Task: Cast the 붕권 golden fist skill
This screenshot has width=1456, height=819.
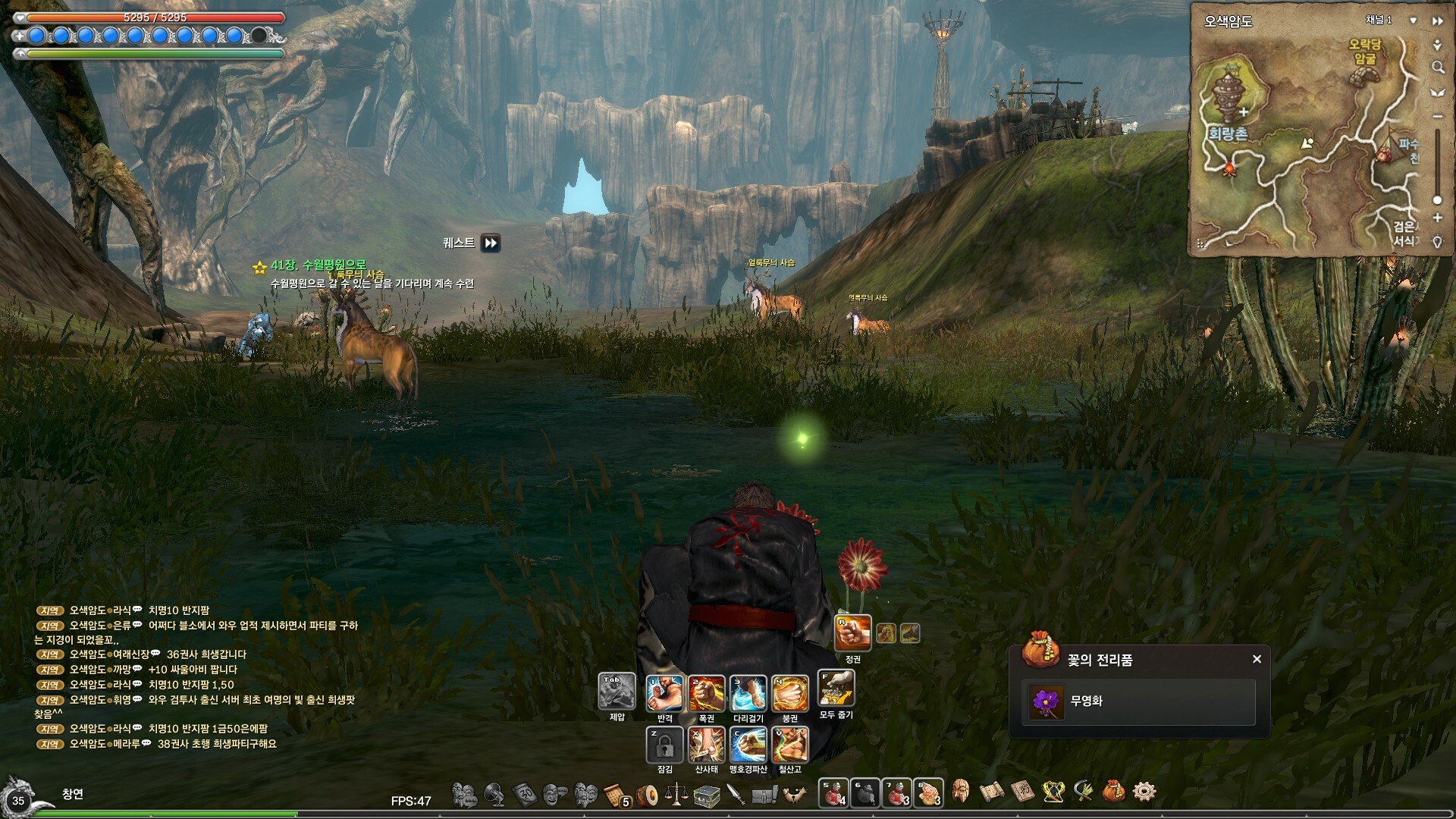Action: [789, 693]
